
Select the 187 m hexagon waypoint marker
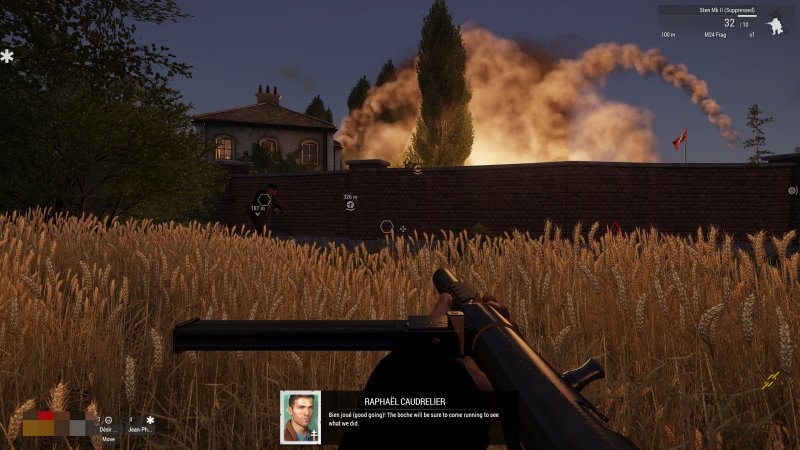click(x=263, y=199)
